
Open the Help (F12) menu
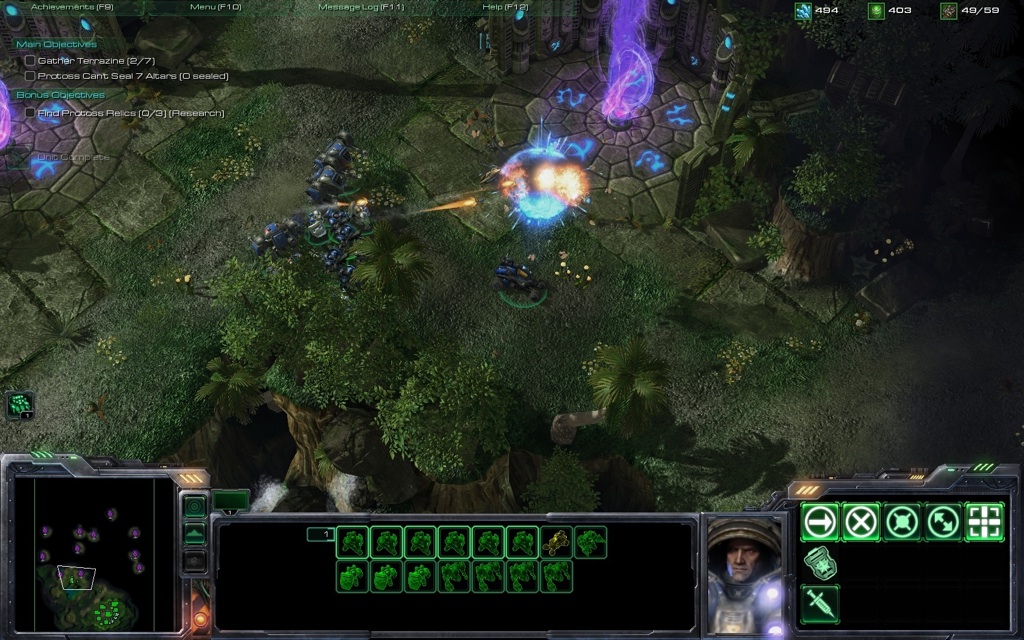point(505,7)
